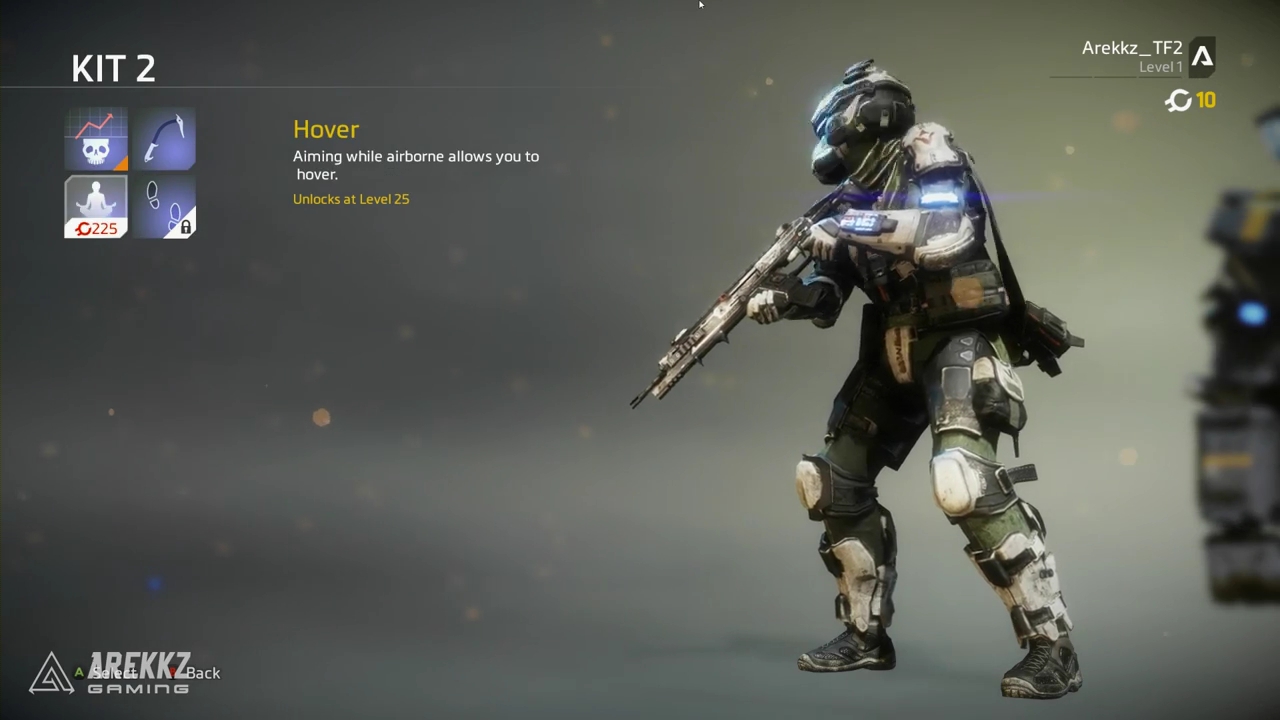Select the Kill Report skull kit icon
The width and height of the screenshot is (1280, 720).
[x=95, y=138]
